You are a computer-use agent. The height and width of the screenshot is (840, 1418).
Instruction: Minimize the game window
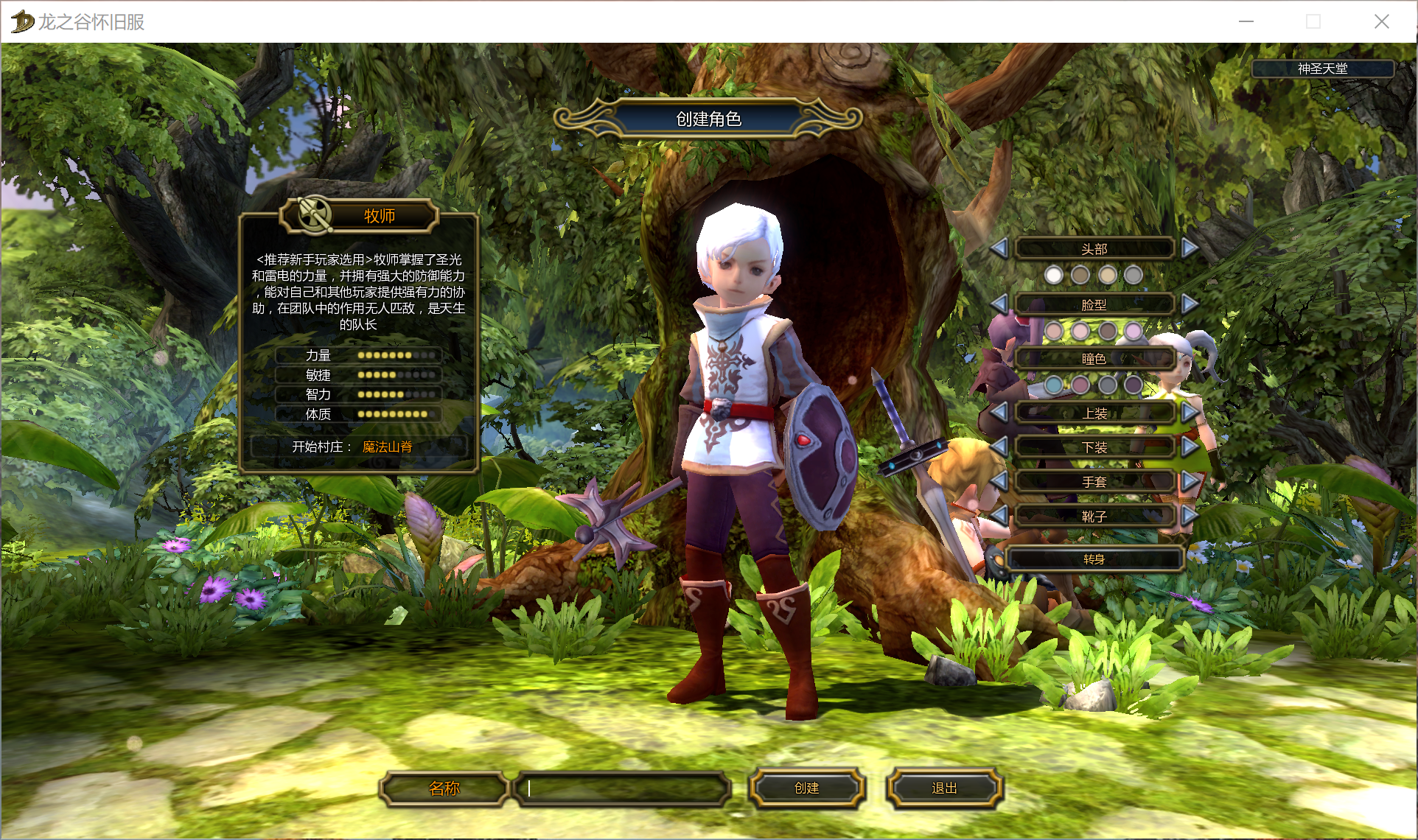tap(1246, 21)
